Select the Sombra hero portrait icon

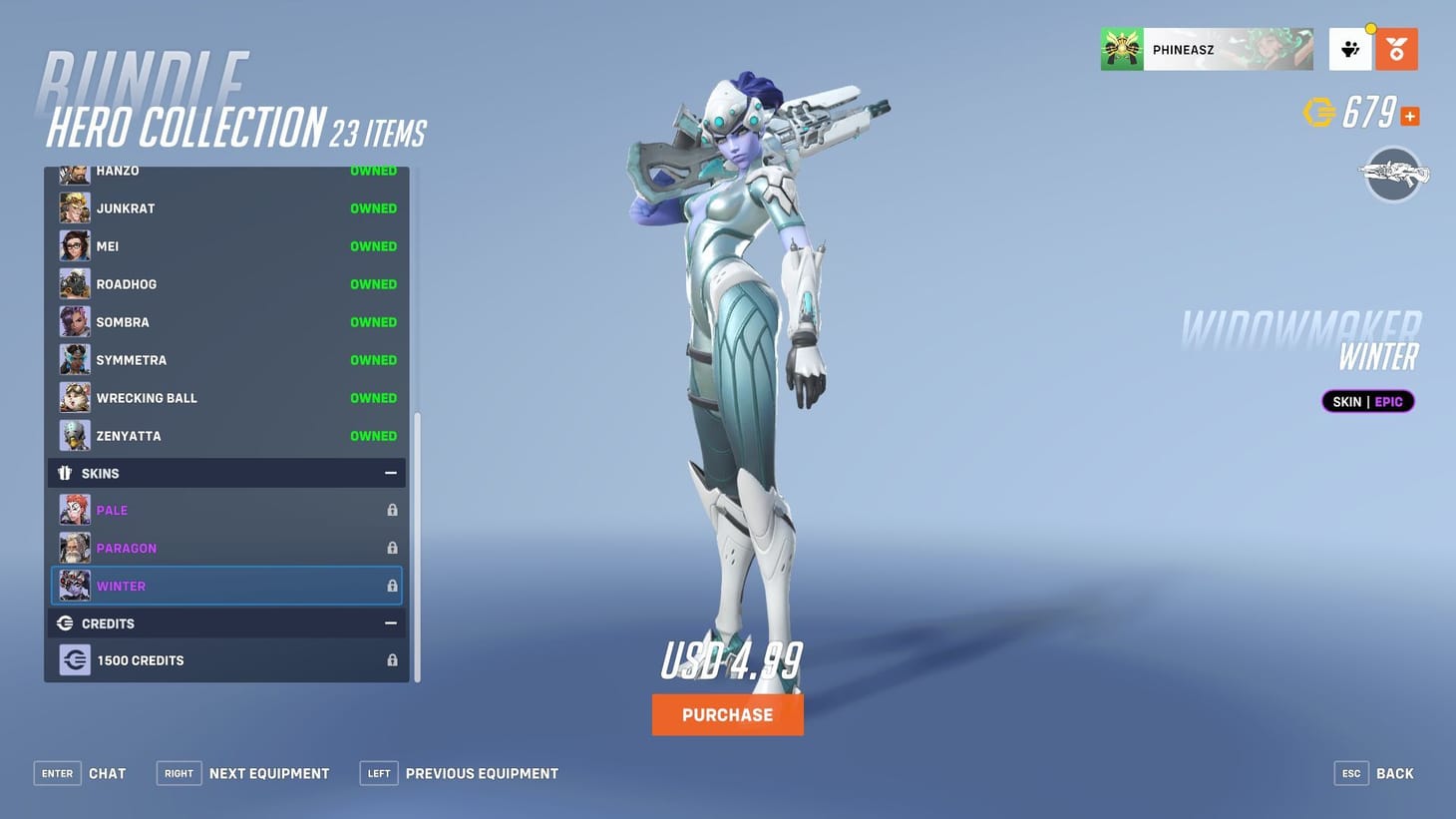(x=75, y=321)
